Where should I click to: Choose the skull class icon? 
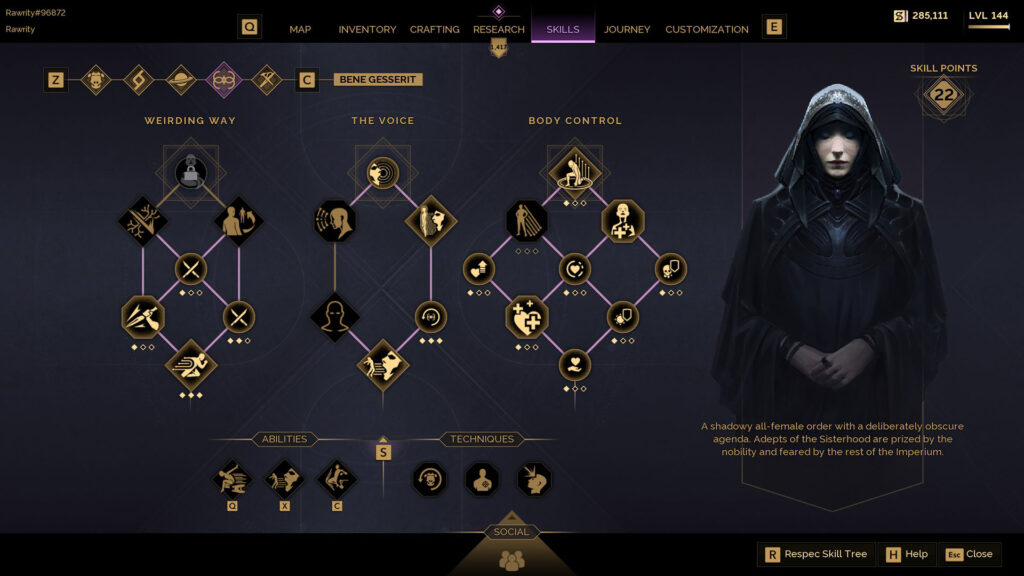pos(96,80)
